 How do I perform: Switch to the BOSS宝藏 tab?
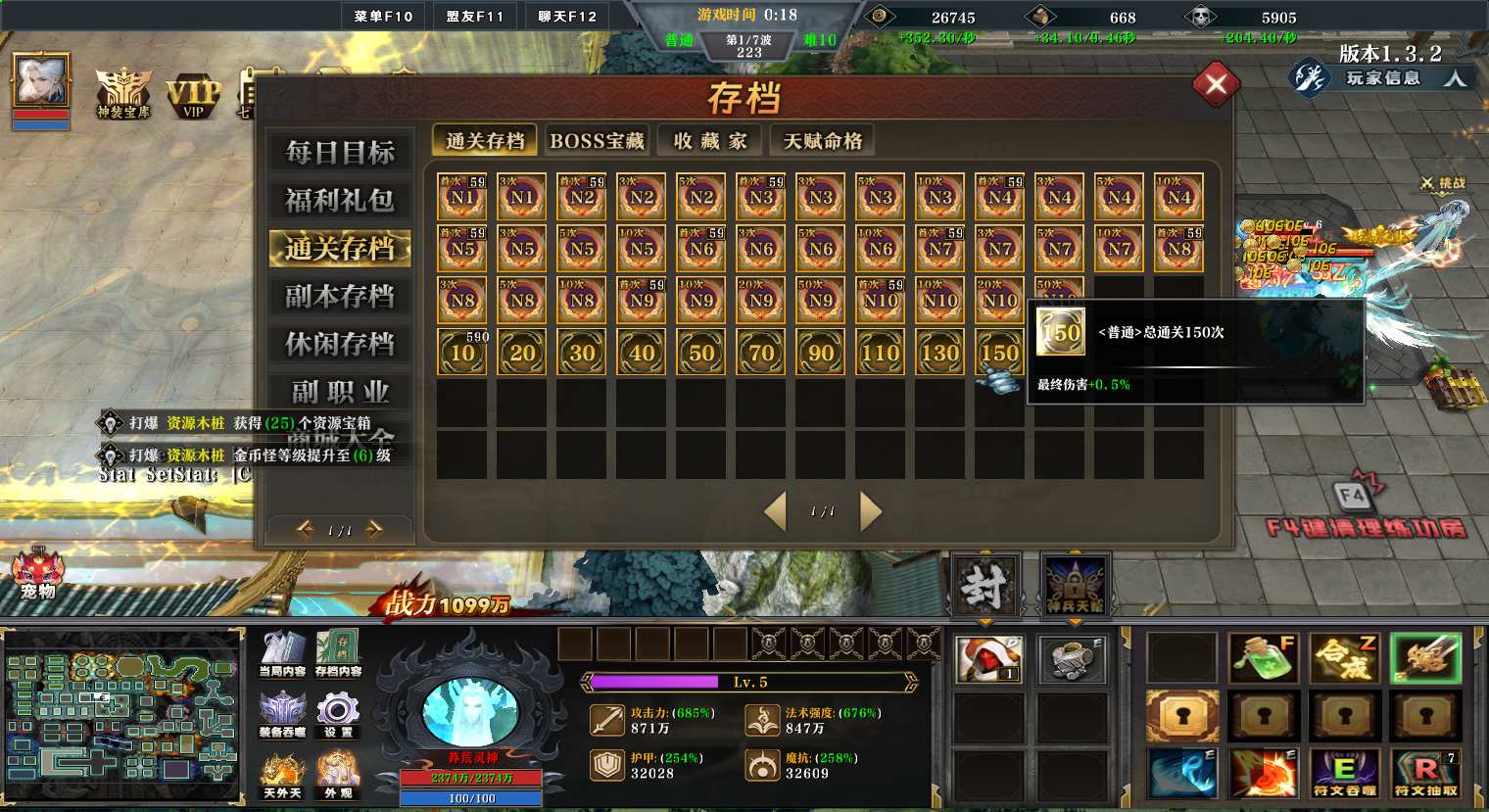point(597,141)
